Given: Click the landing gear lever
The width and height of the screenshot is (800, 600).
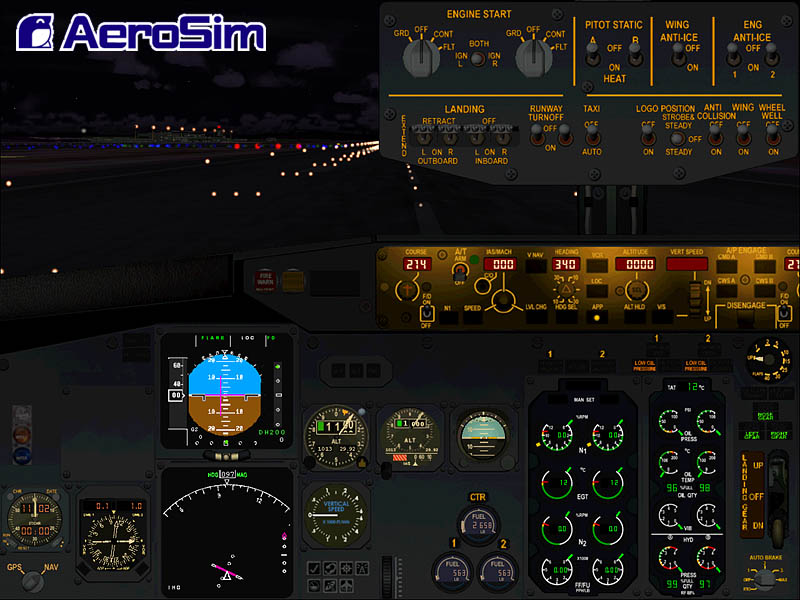Looking at the screenshot, I should [759, 488].
